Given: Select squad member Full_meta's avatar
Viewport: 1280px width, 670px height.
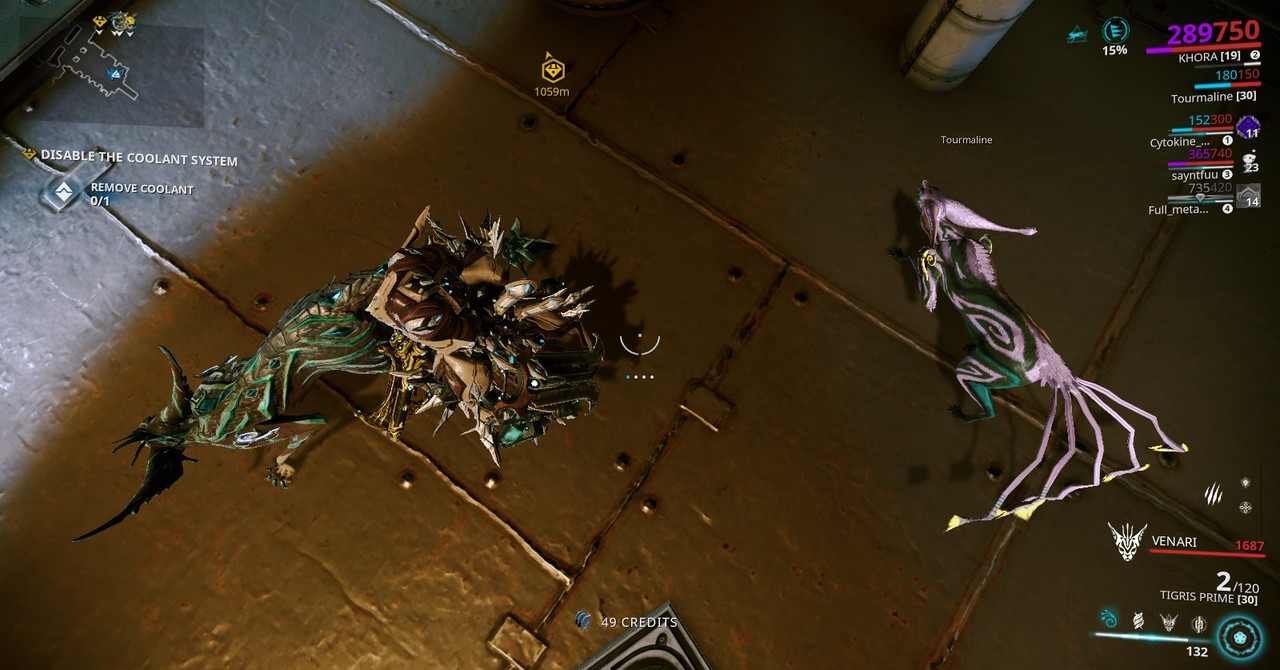Looking at the screenshot, I should click(x=1248, y=196).
